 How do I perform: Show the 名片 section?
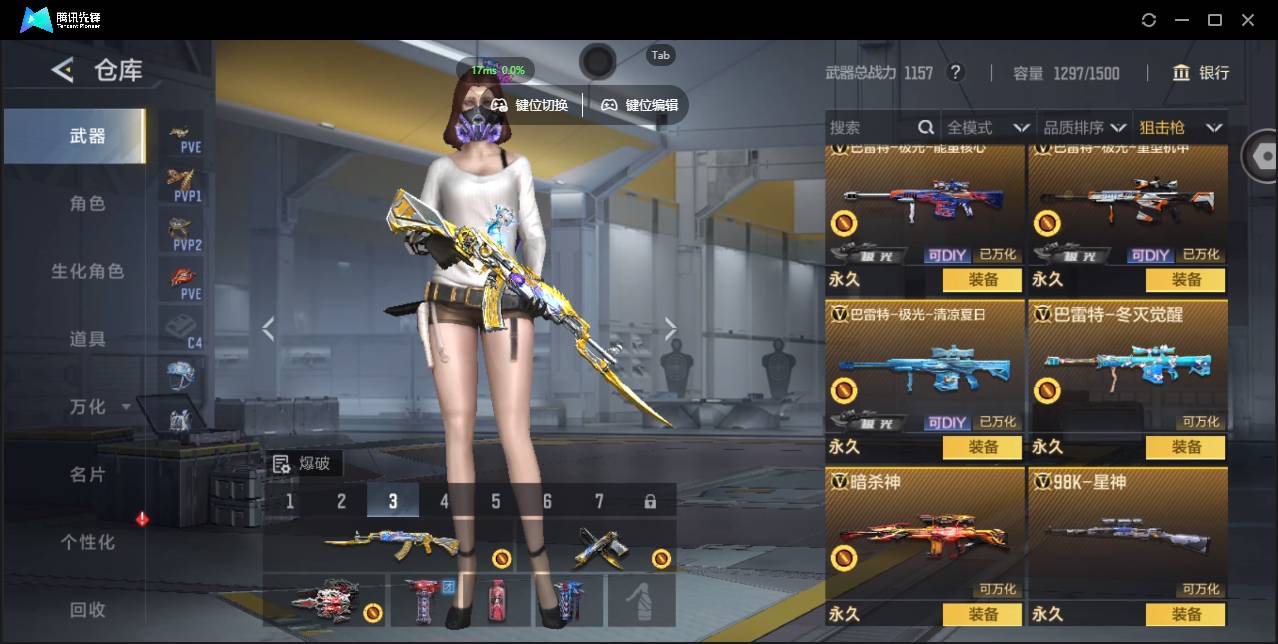(x=87, y=475)
